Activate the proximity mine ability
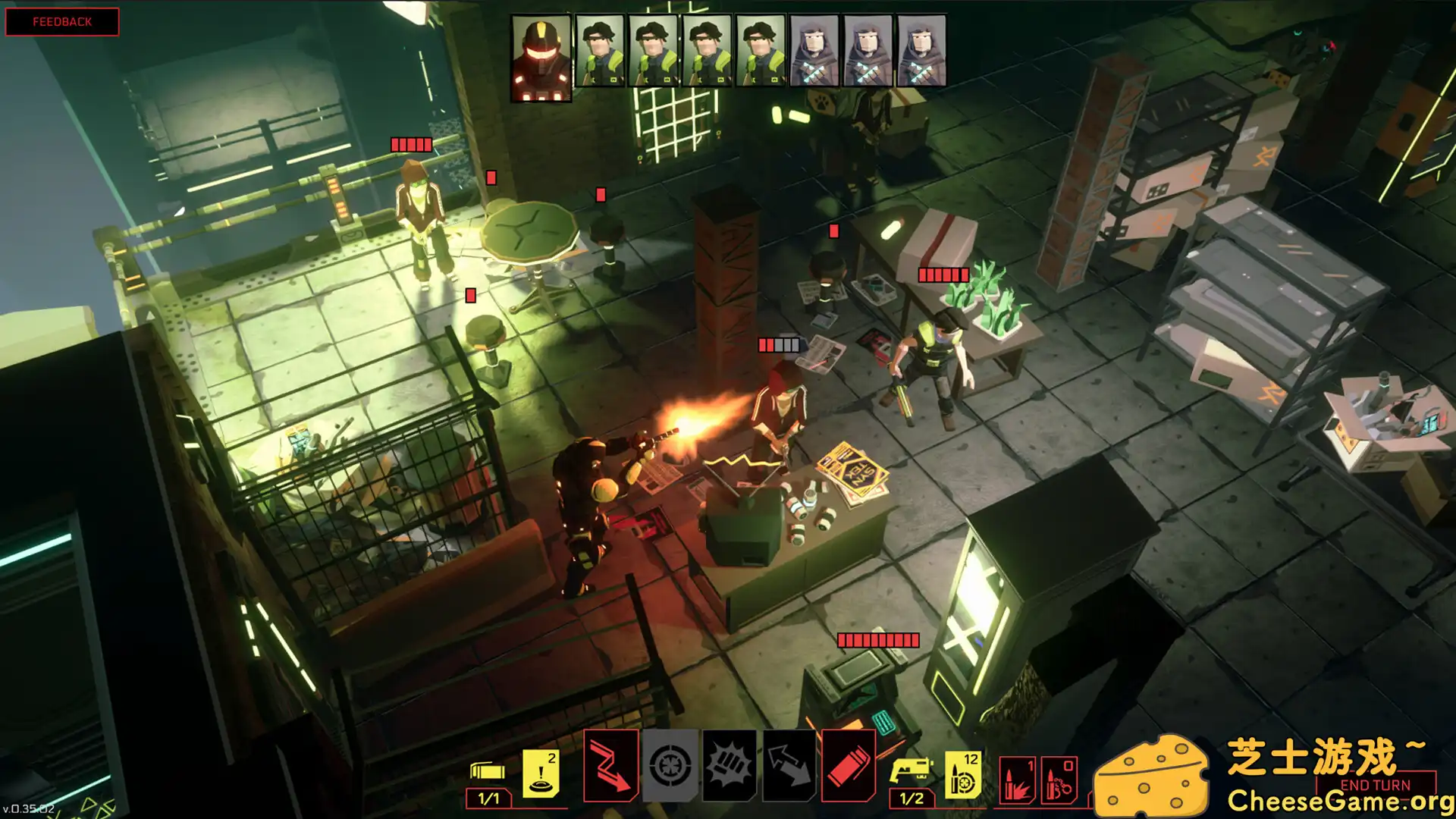The height and width of the screenshot is (819, 1456). point(541,771)
